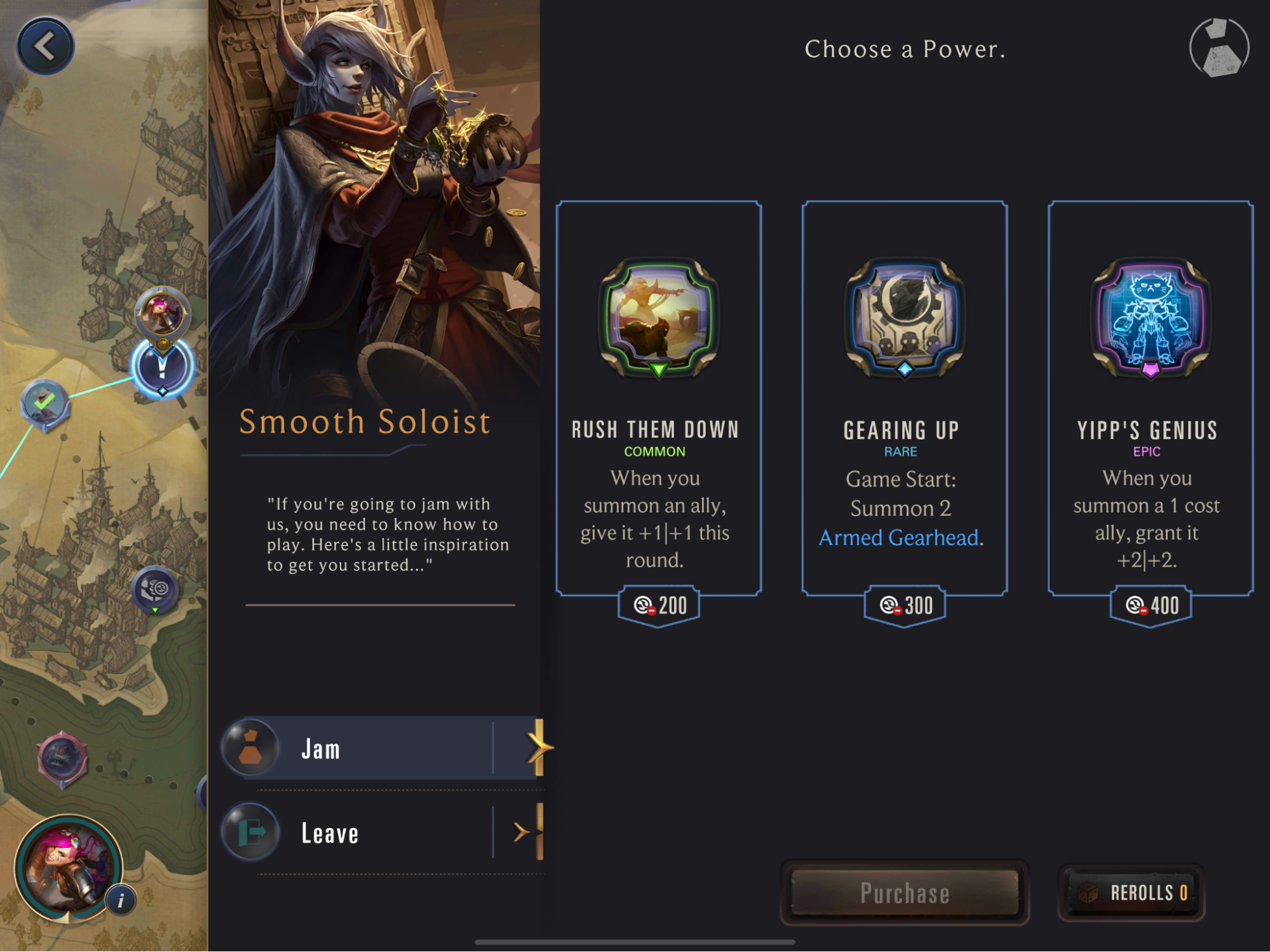Select the coin shop node on map
The image size is (1270, 952).
coord(155,589)
